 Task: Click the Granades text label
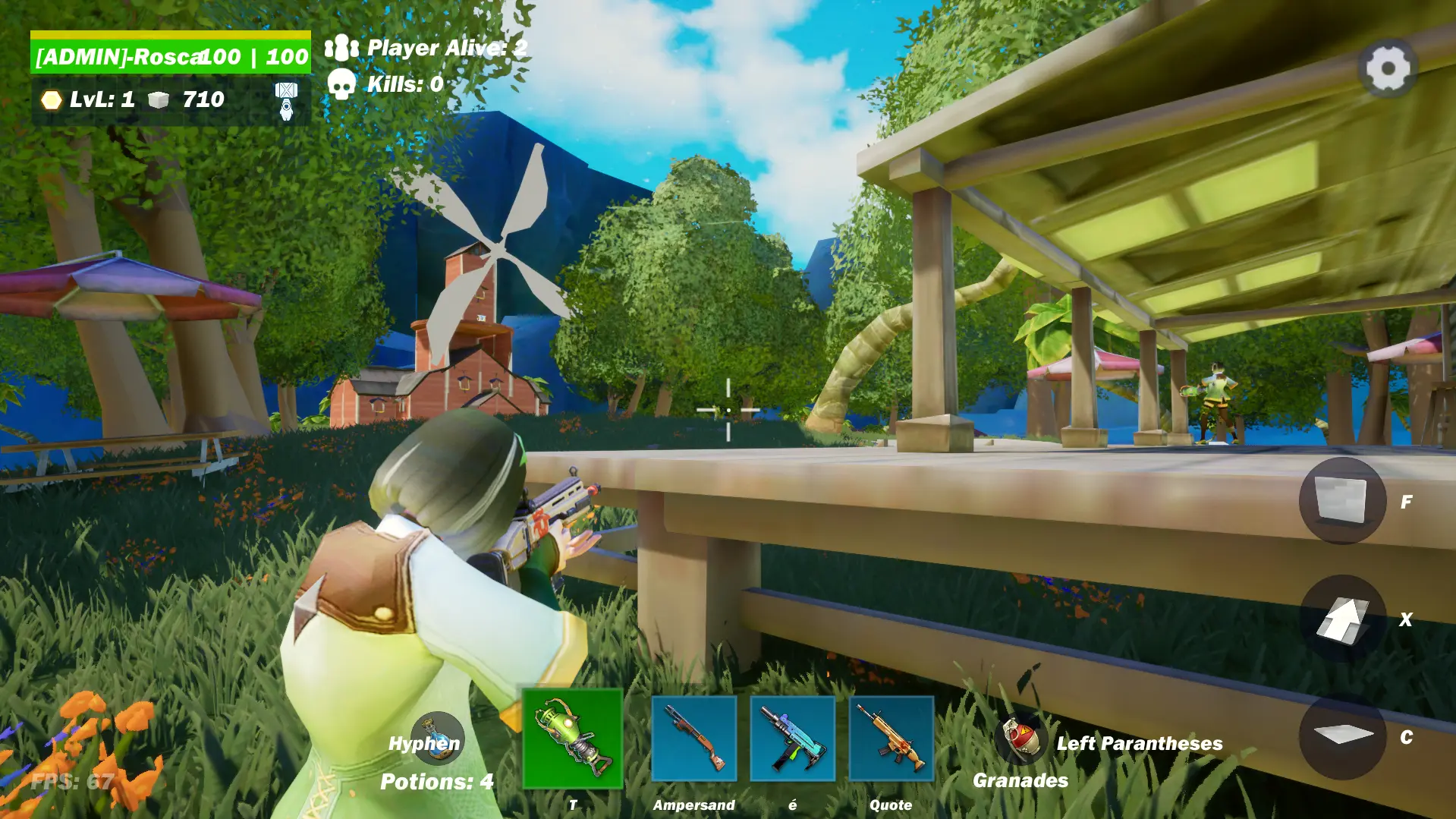[1020, 780]
